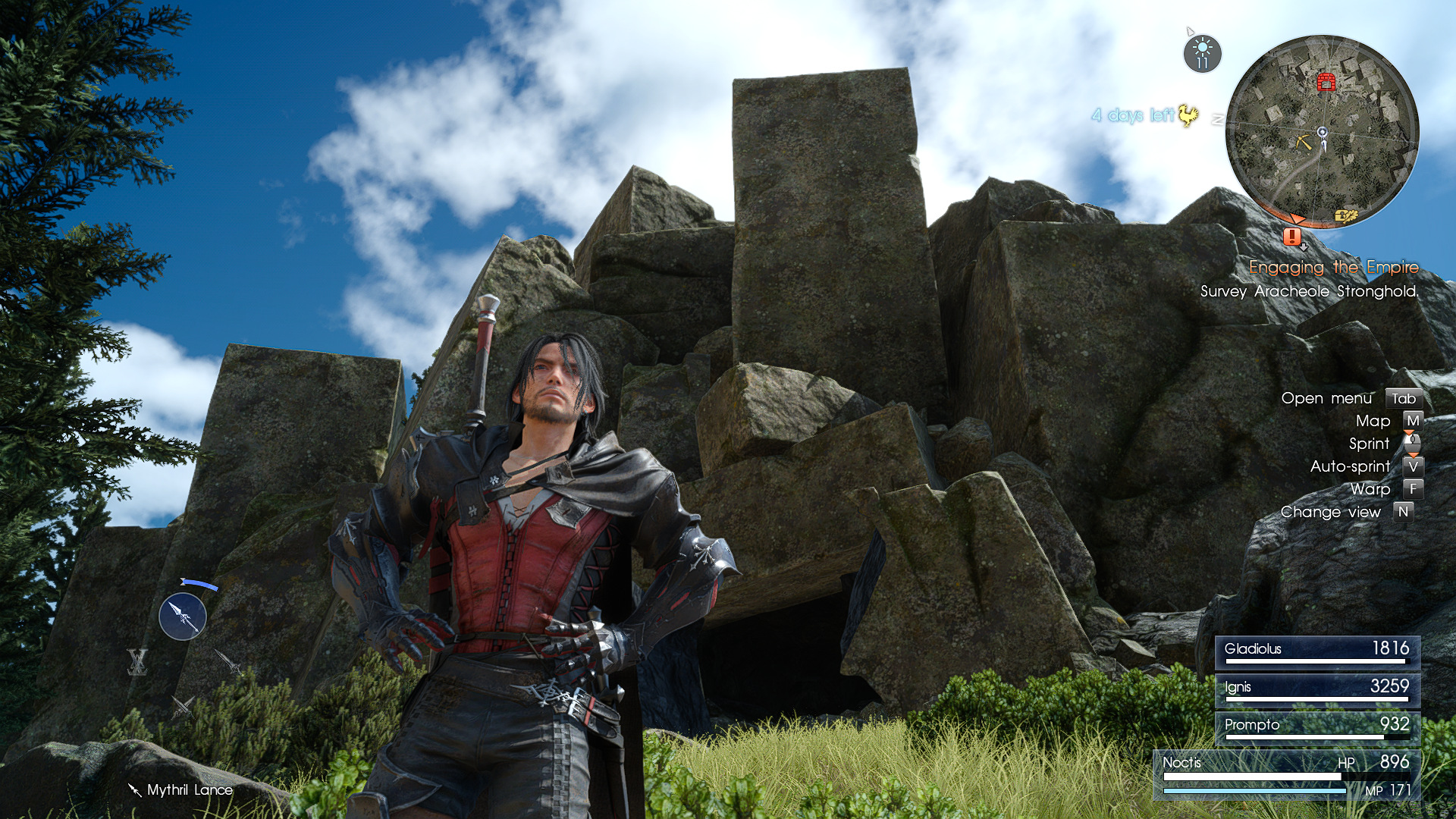Select Gladiolus in the party list
The image size is (1456, 819).
click(x=1317, y=651)
